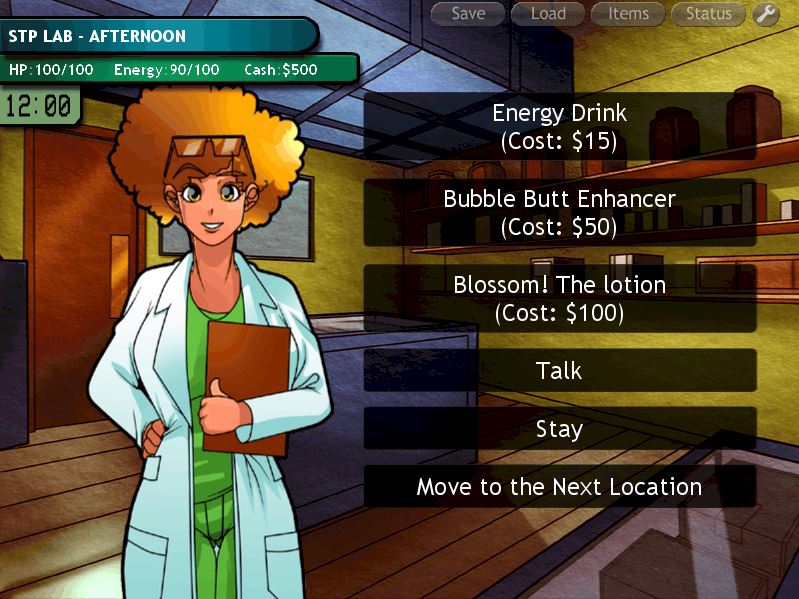The height and width of the screenshot is (599, 799).
Task: Click the Save button
Action: click(x=468, y=14)
